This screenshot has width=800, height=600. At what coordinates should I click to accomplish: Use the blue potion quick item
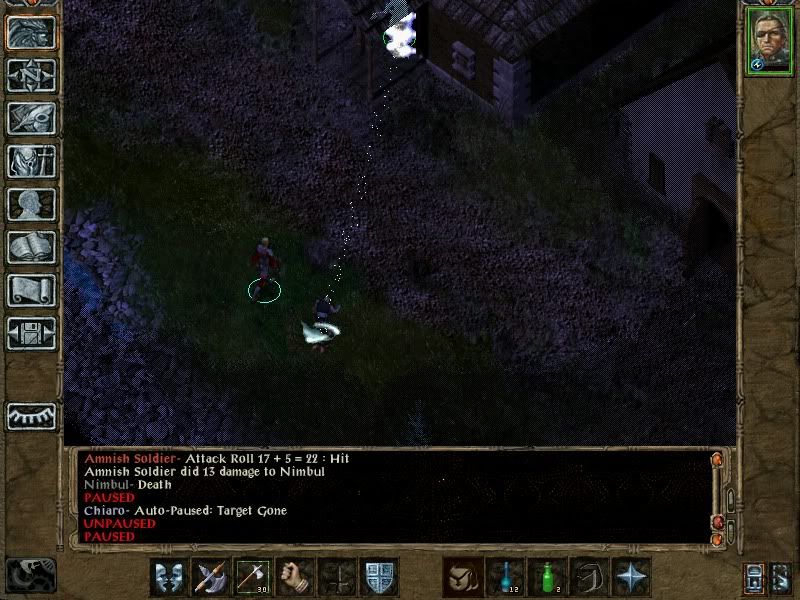coord(504,577)
